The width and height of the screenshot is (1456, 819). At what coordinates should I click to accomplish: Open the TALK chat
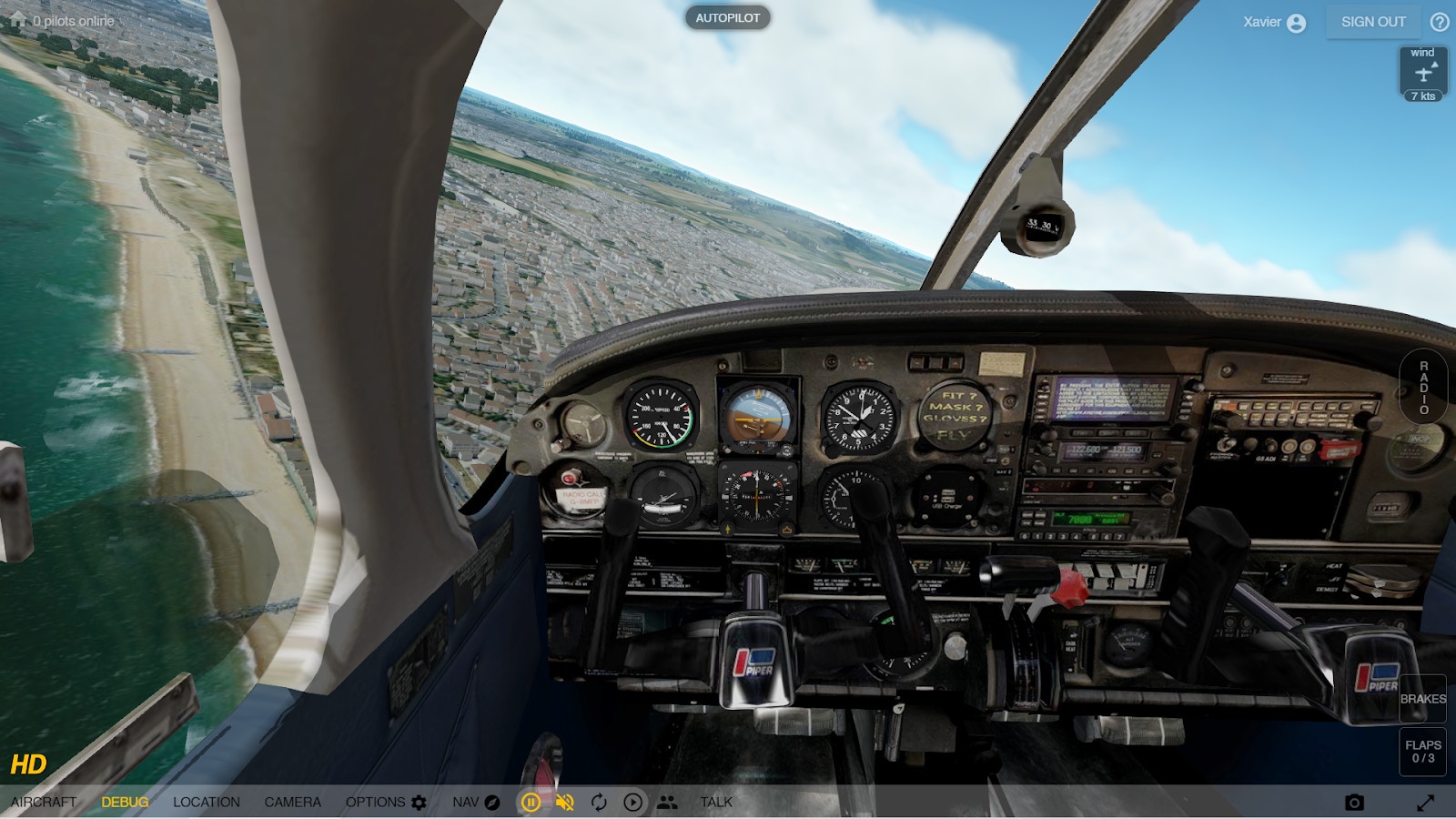[x=715, y=802]
